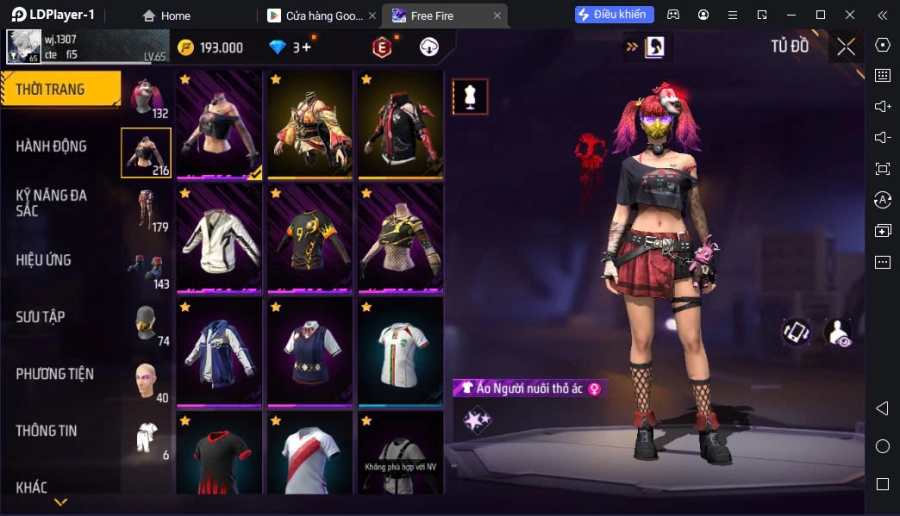Open the shoes subcategory with 143 items
The image size is (900, 516).
click(146, 267)
